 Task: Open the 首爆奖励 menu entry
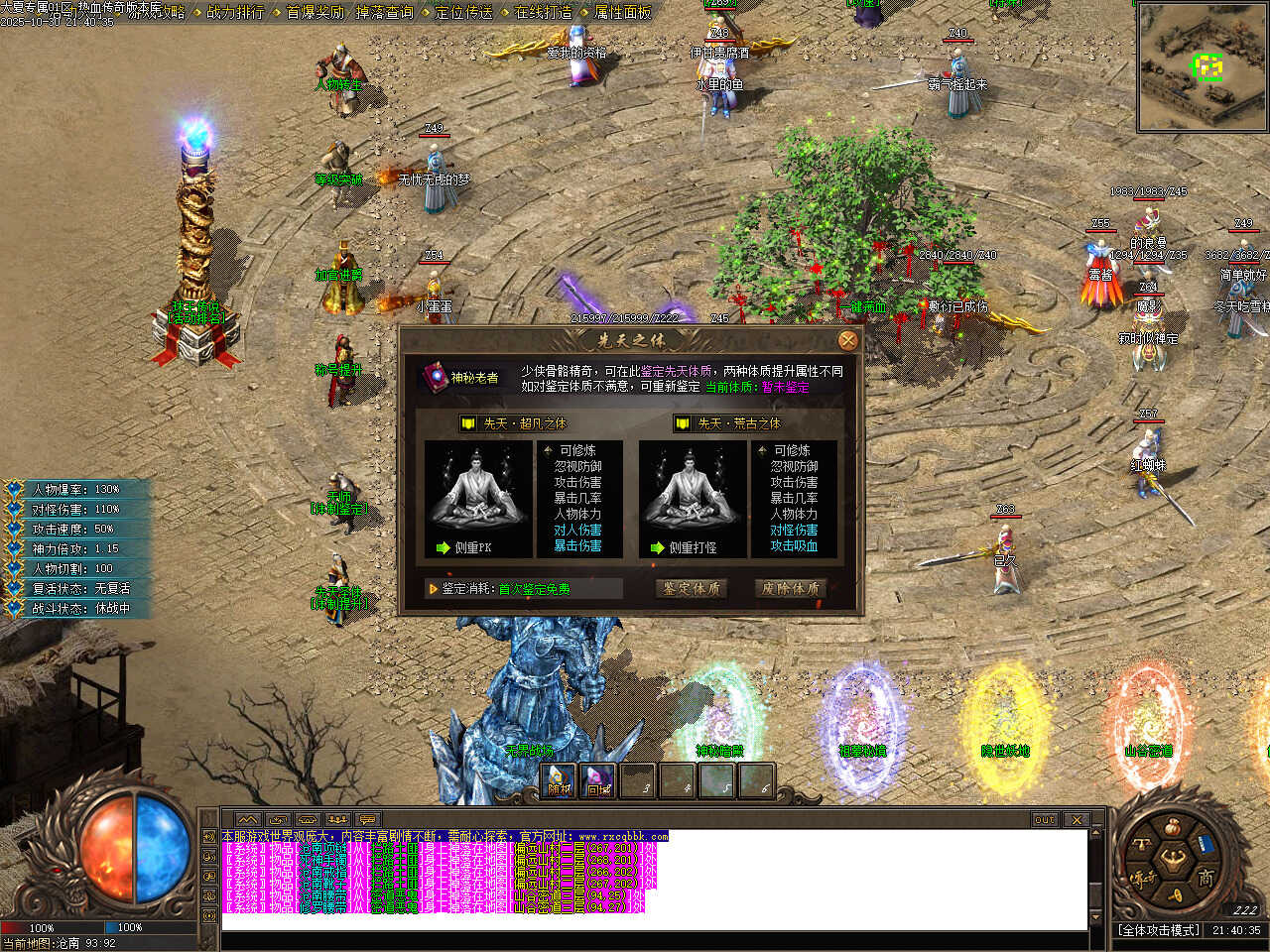click(x=315, y=12)
